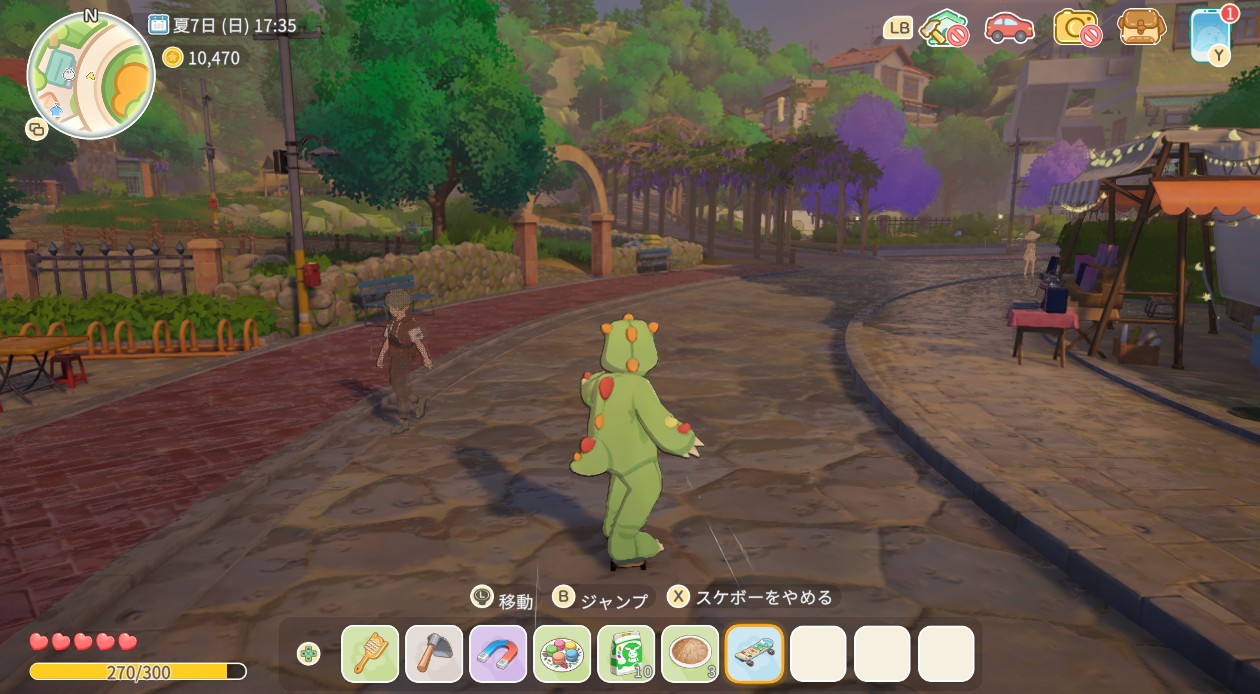Open the circular minimap

[91, 75]
